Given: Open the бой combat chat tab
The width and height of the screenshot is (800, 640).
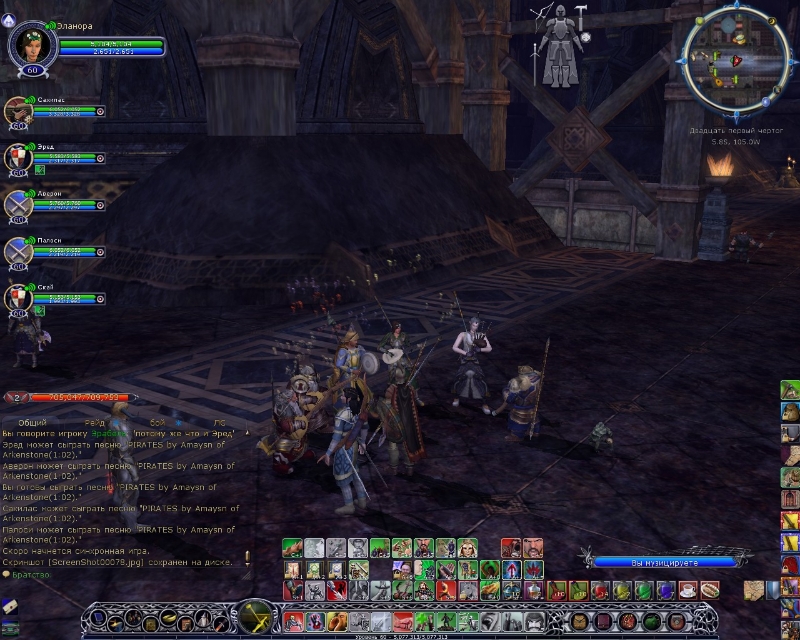Looking at the screenshot, I should click(x=158, y=423).
